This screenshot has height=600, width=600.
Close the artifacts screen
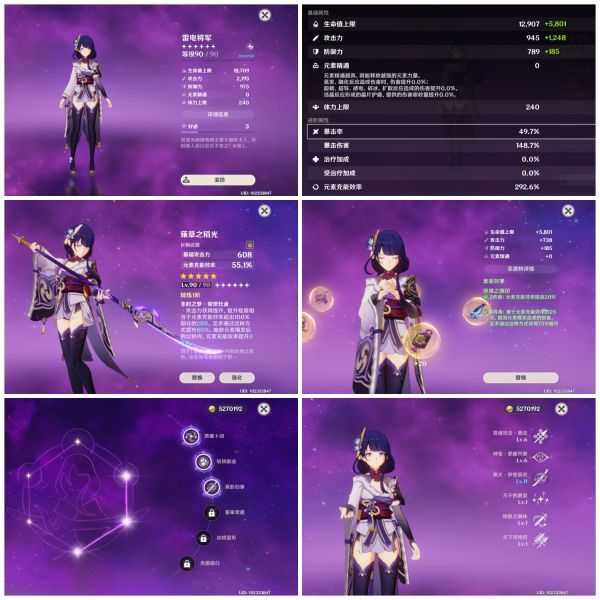click(x=566, y=212)
